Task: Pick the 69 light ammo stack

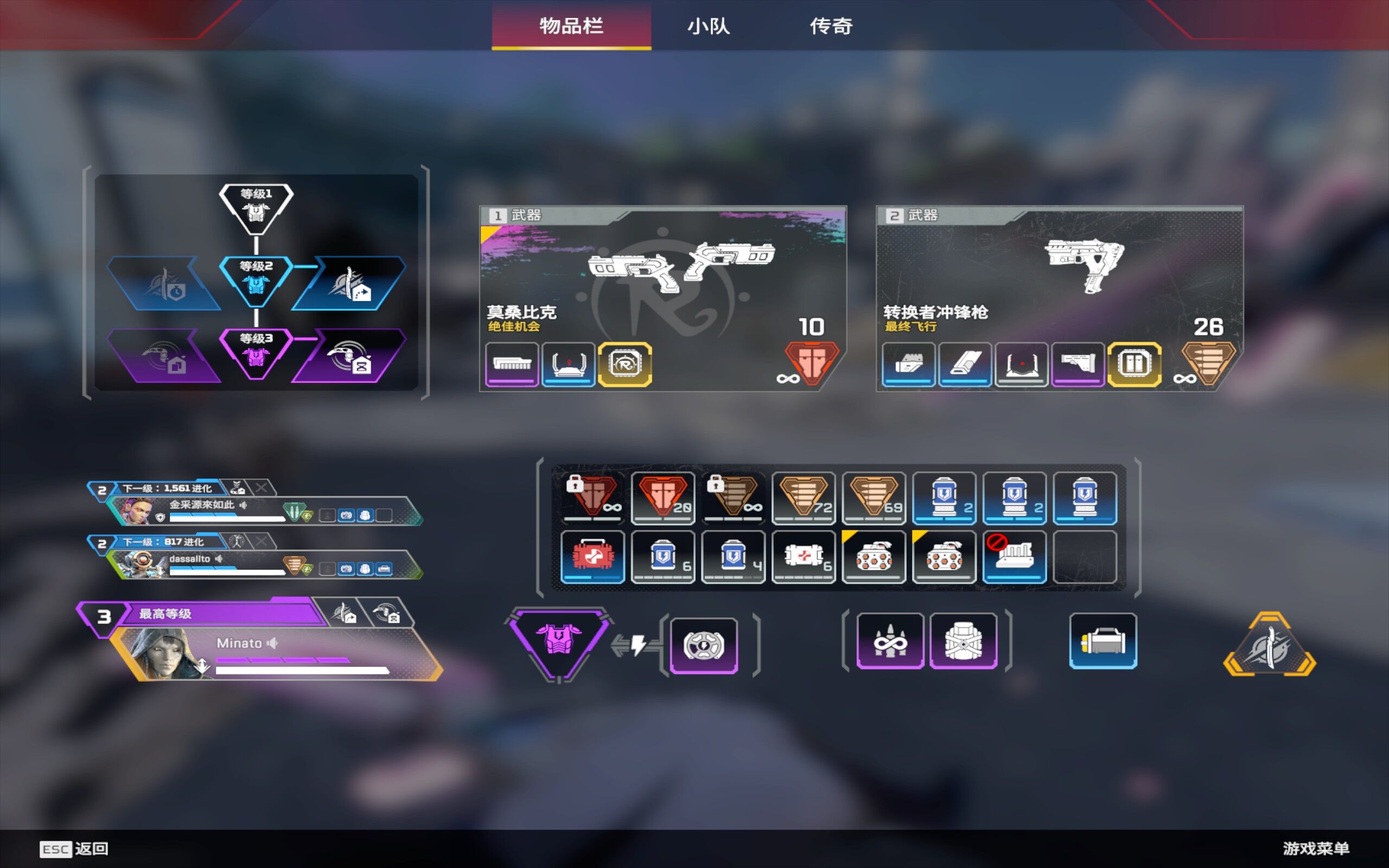Action: pos(874,497)
